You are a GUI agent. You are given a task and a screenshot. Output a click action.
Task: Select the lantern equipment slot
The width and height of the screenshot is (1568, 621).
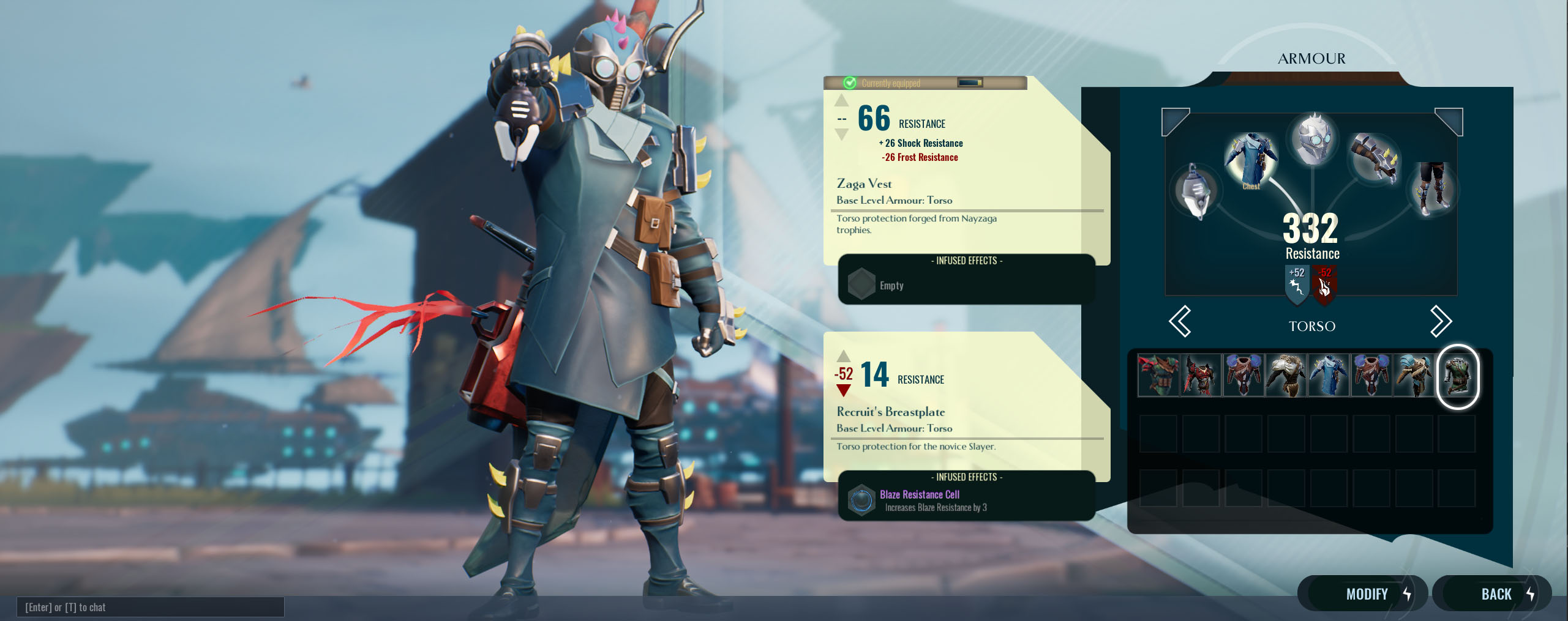1194,191
